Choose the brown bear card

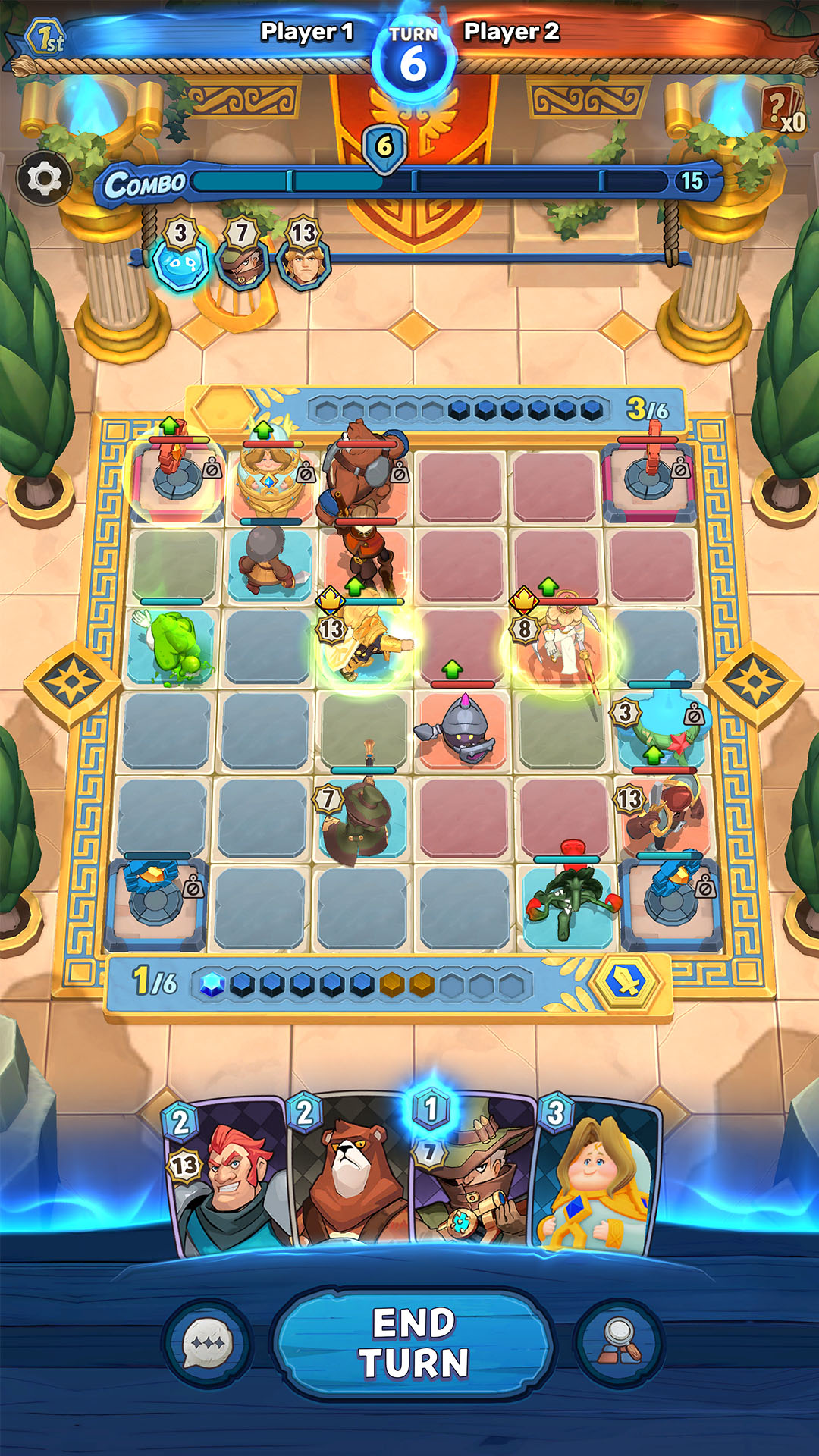click(349, 1175)
